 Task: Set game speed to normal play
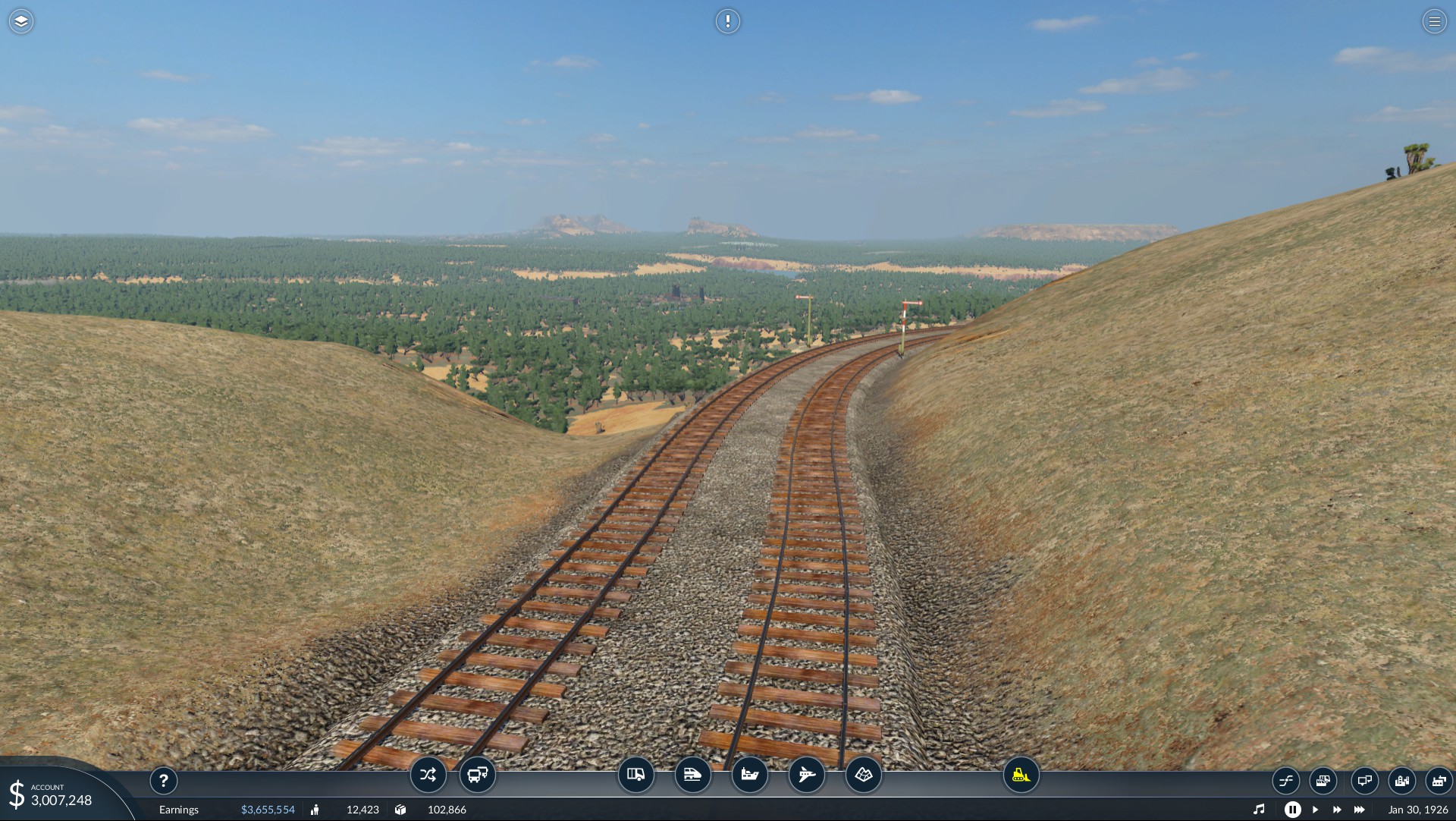[x=1316, y=810]
